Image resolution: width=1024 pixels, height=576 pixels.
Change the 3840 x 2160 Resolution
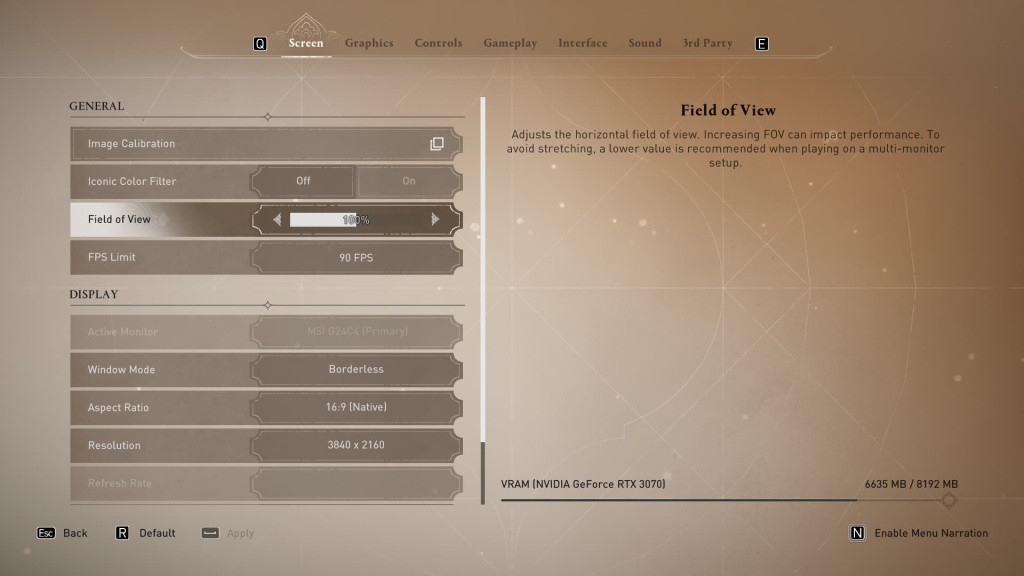click(x=356, y=445)
